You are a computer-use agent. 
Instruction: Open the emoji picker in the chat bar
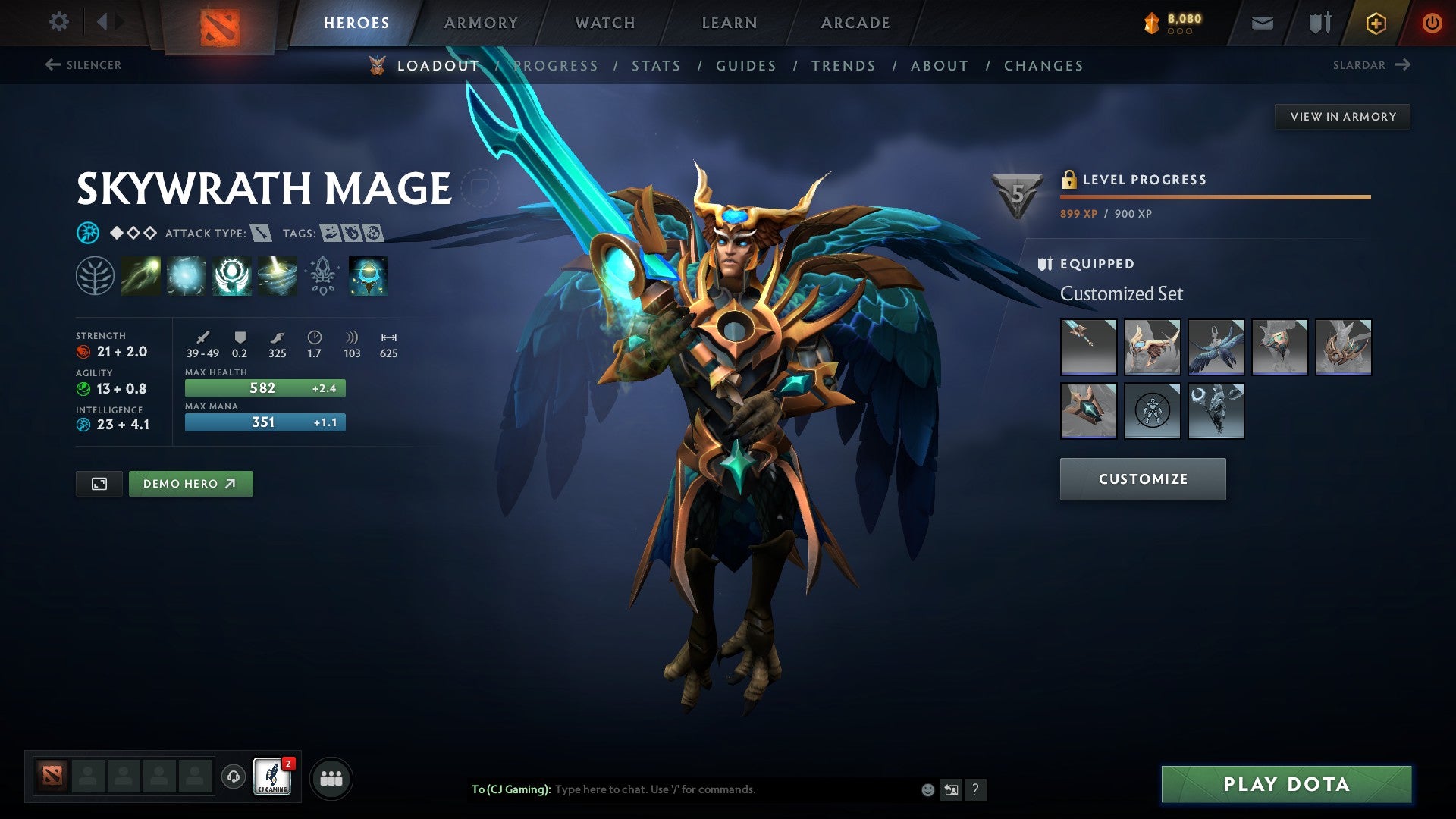(x=927, y=789)
